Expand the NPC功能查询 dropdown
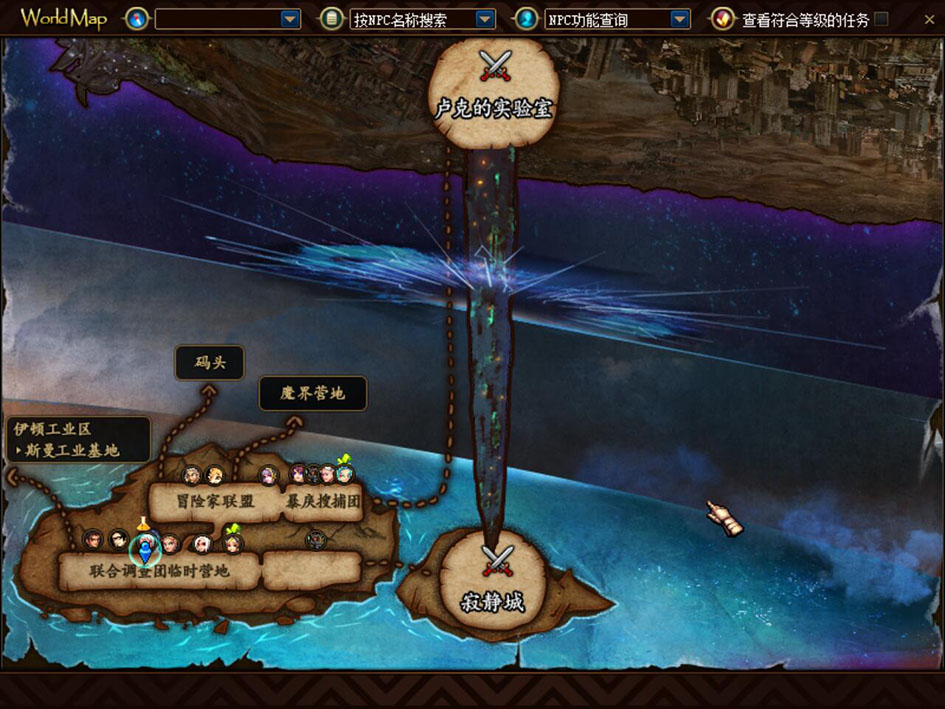Viewport: 945px width, 709px height. click(680, 19)
